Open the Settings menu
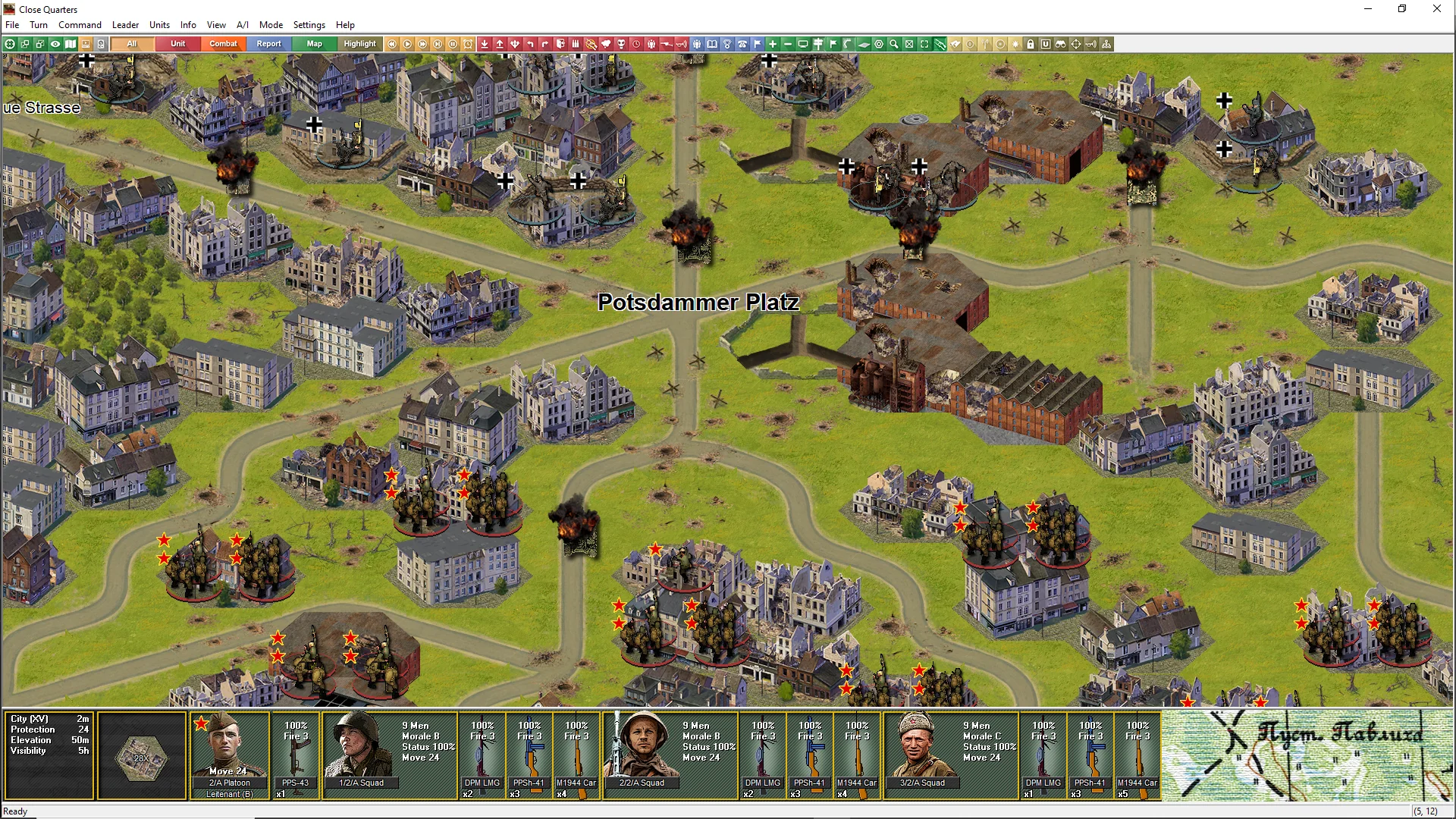 click(x=309, y=25)
